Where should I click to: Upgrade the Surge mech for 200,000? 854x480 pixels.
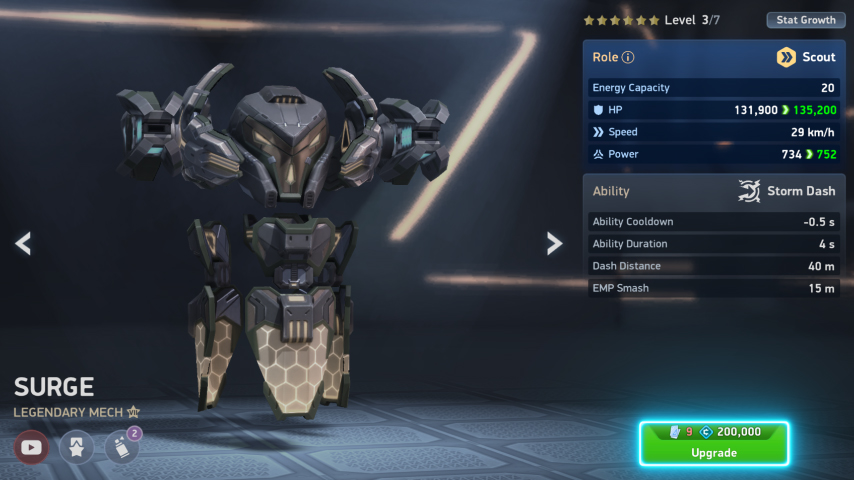(714, 443)
